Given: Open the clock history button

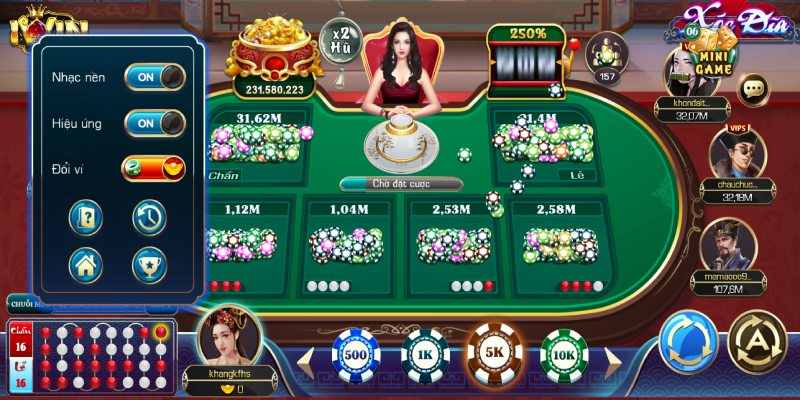Looking at the screenshot, I should coord(149,216).
